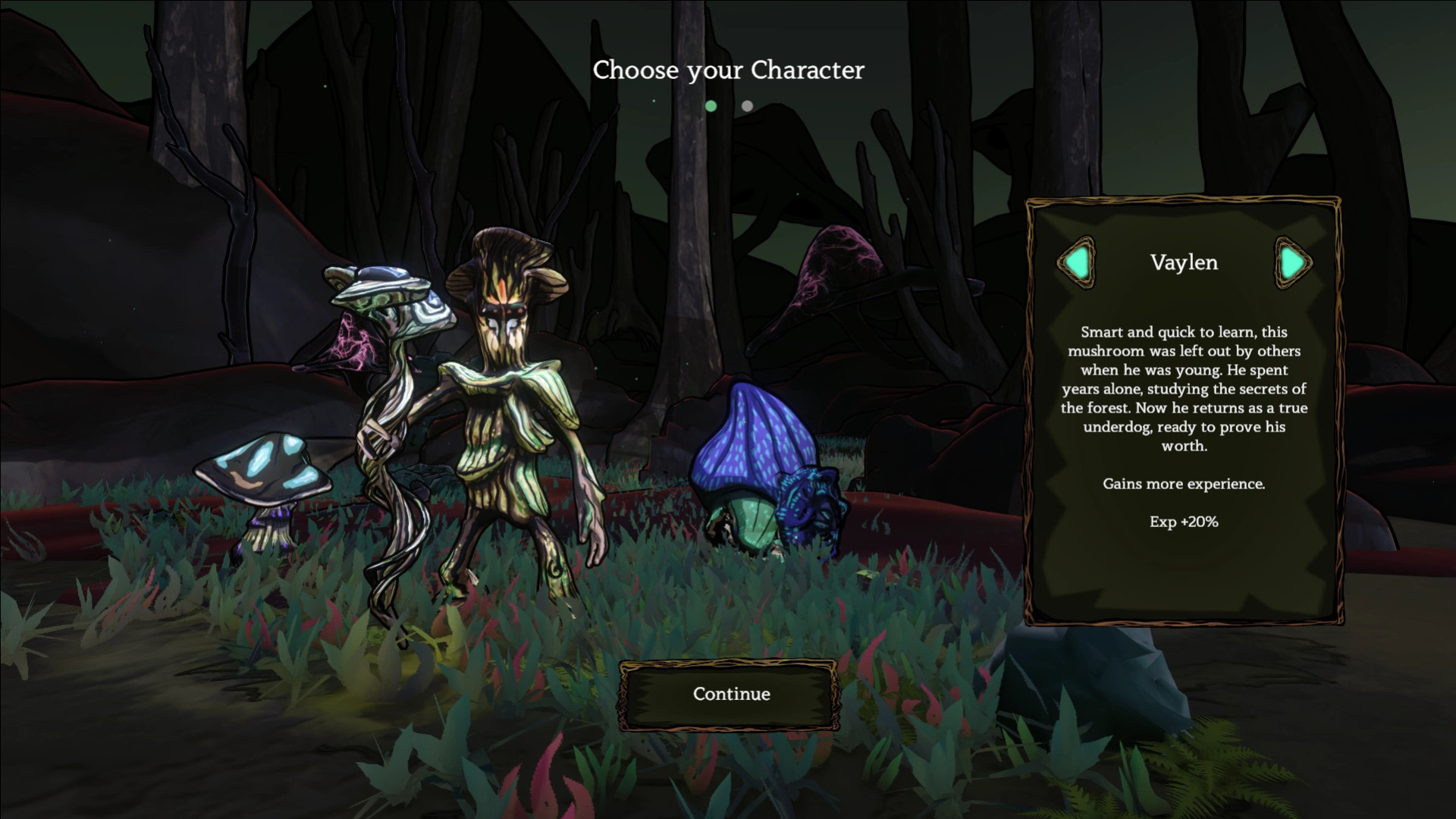This screenshot has width=1456, height=819.
Task: Confirm character with the Continue button
Action: tap(730, 694)
